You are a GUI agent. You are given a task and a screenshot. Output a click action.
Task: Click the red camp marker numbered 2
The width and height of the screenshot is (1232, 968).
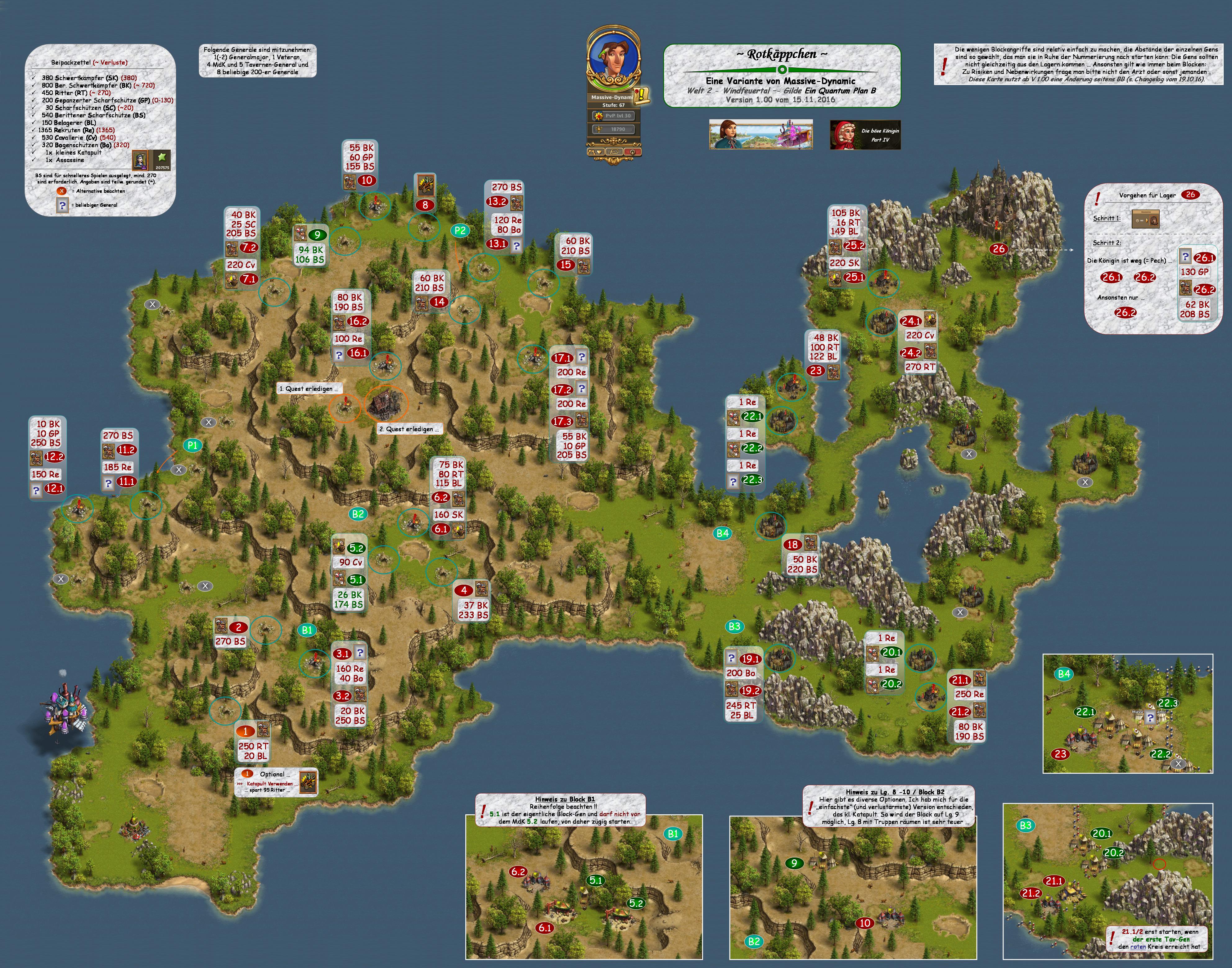click(239, 627)
